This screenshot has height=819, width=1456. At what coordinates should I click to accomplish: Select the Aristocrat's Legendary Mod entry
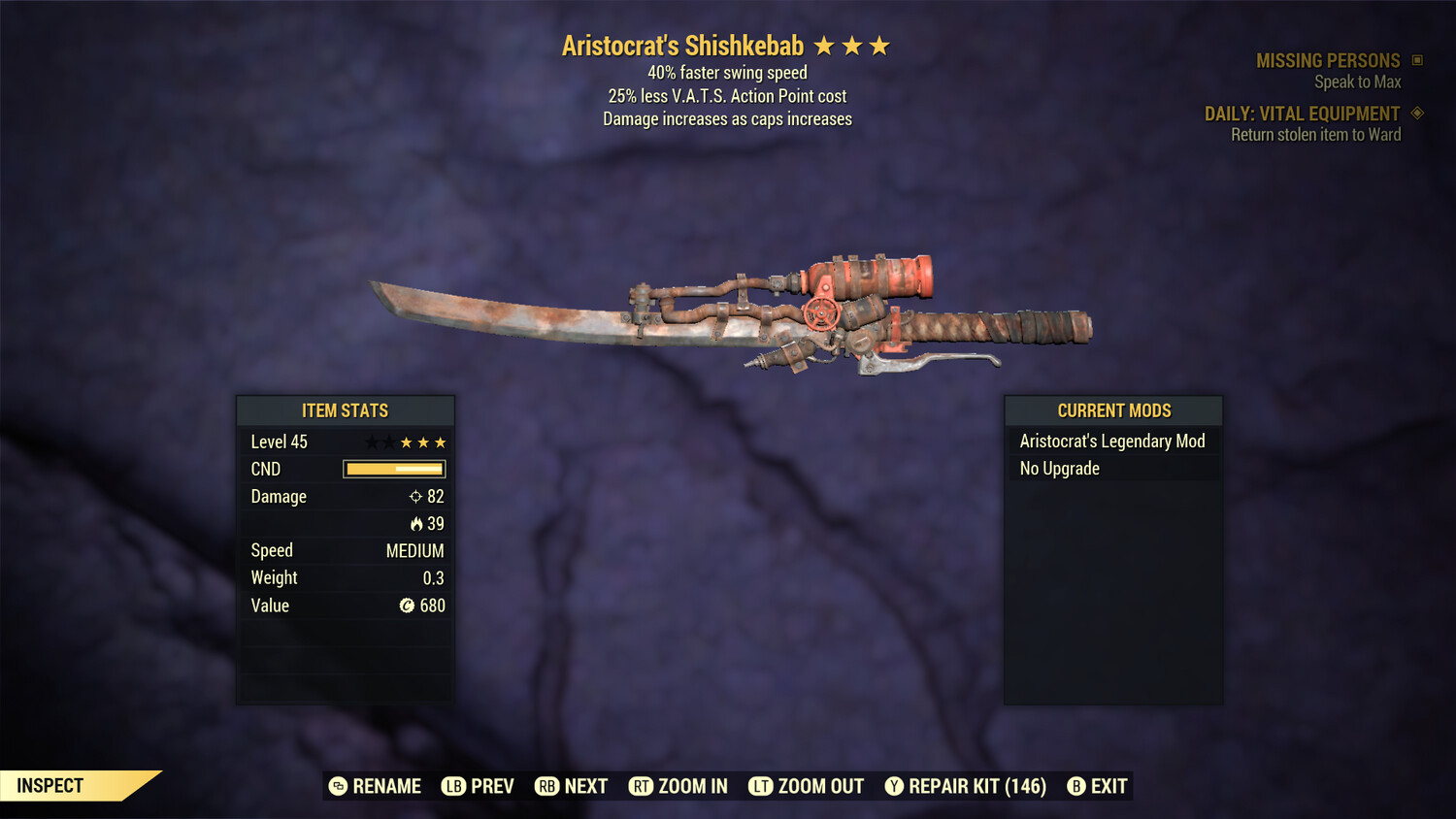tap(1112, 442)
